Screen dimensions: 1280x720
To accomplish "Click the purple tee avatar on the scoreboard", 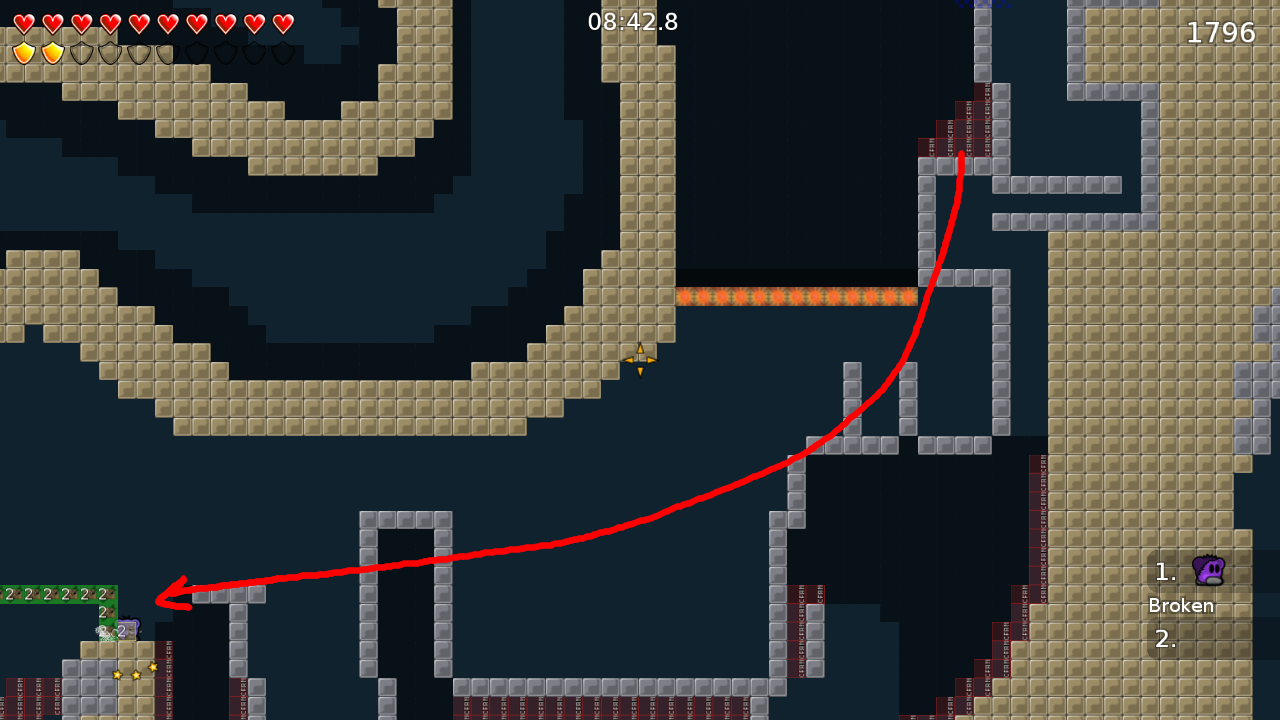I will click(x=1207, y=571).
